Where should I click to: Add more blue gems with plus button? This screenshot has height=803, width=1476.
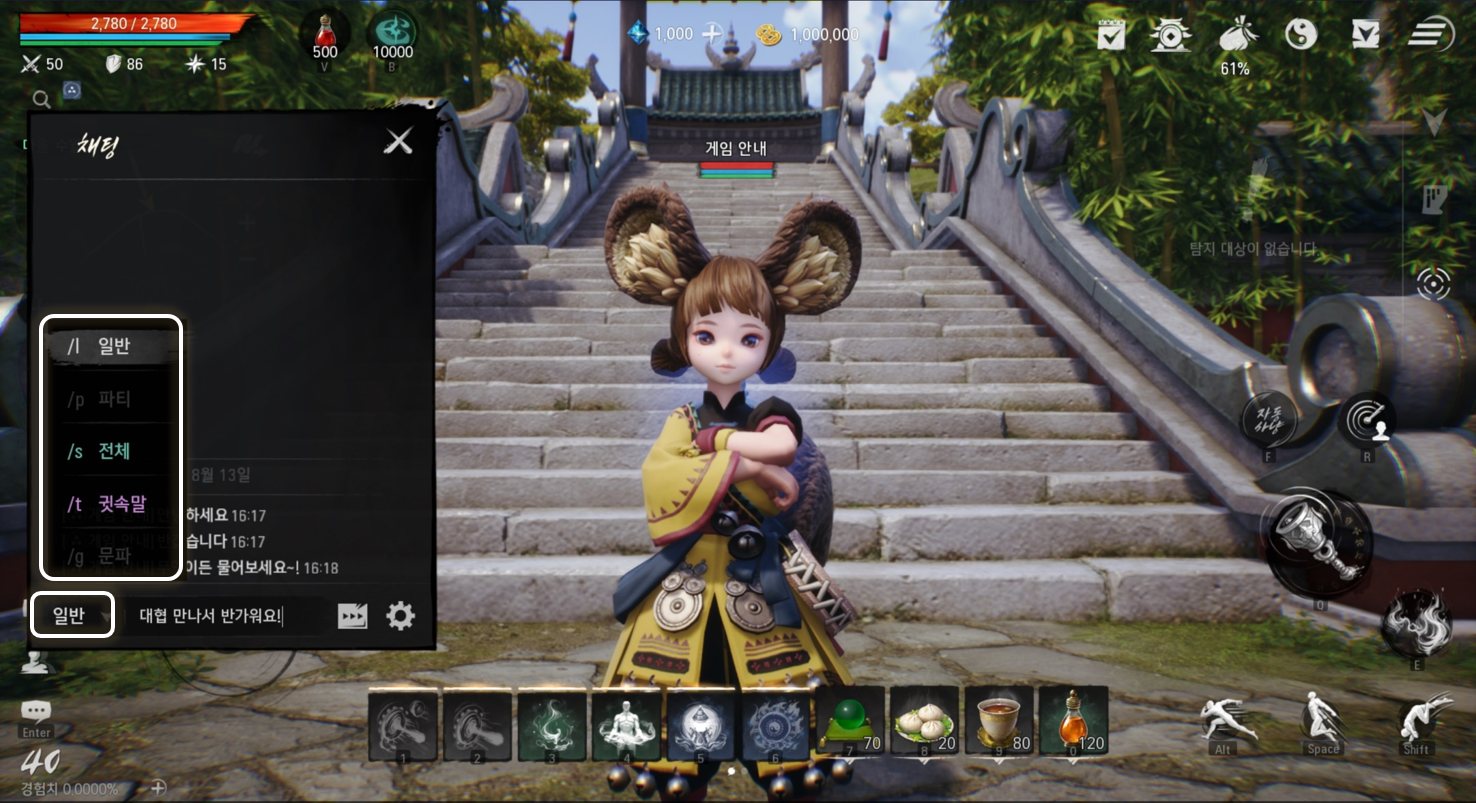coord(711,34)
